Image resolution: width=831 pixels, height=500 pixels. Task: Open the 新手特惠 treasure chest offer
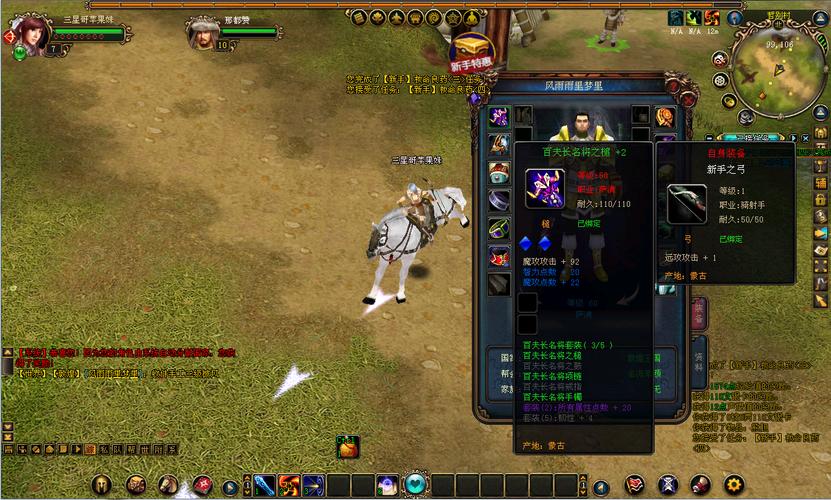click(469, 48)
